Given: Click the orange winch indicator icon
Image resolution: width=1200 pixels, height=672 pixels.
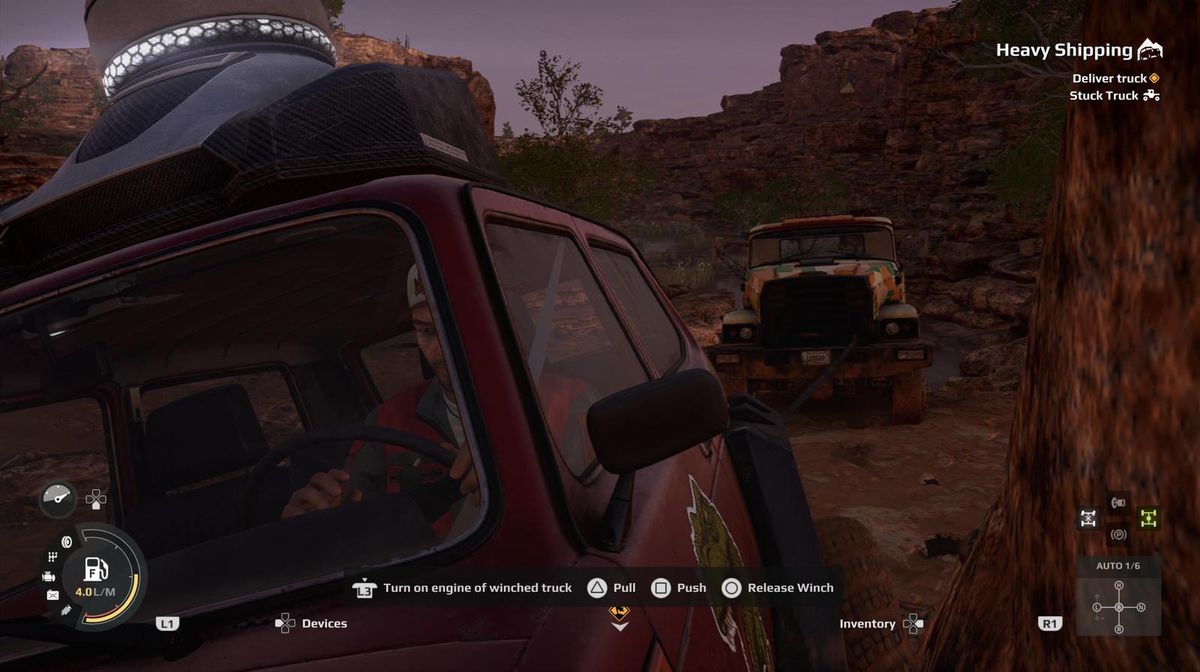Looking at the screenshot, I should [x=620, y=612].
